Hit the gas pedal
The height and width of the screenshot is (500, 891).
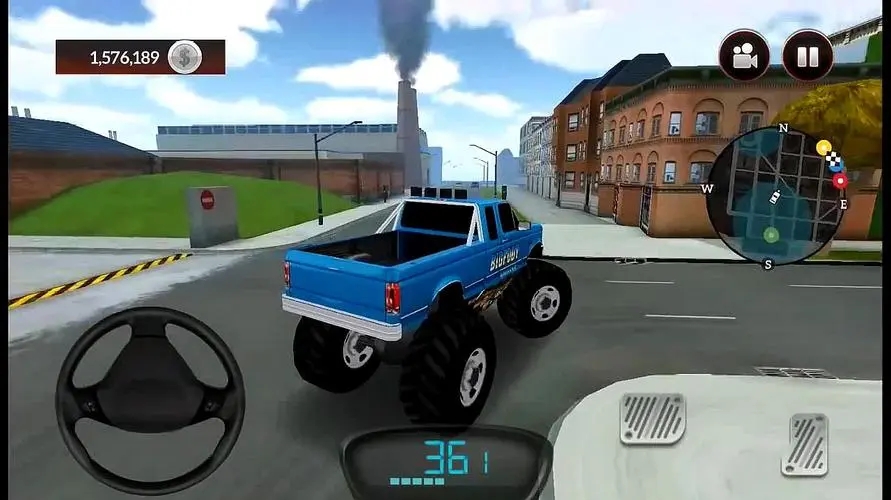tap(804, 444)
